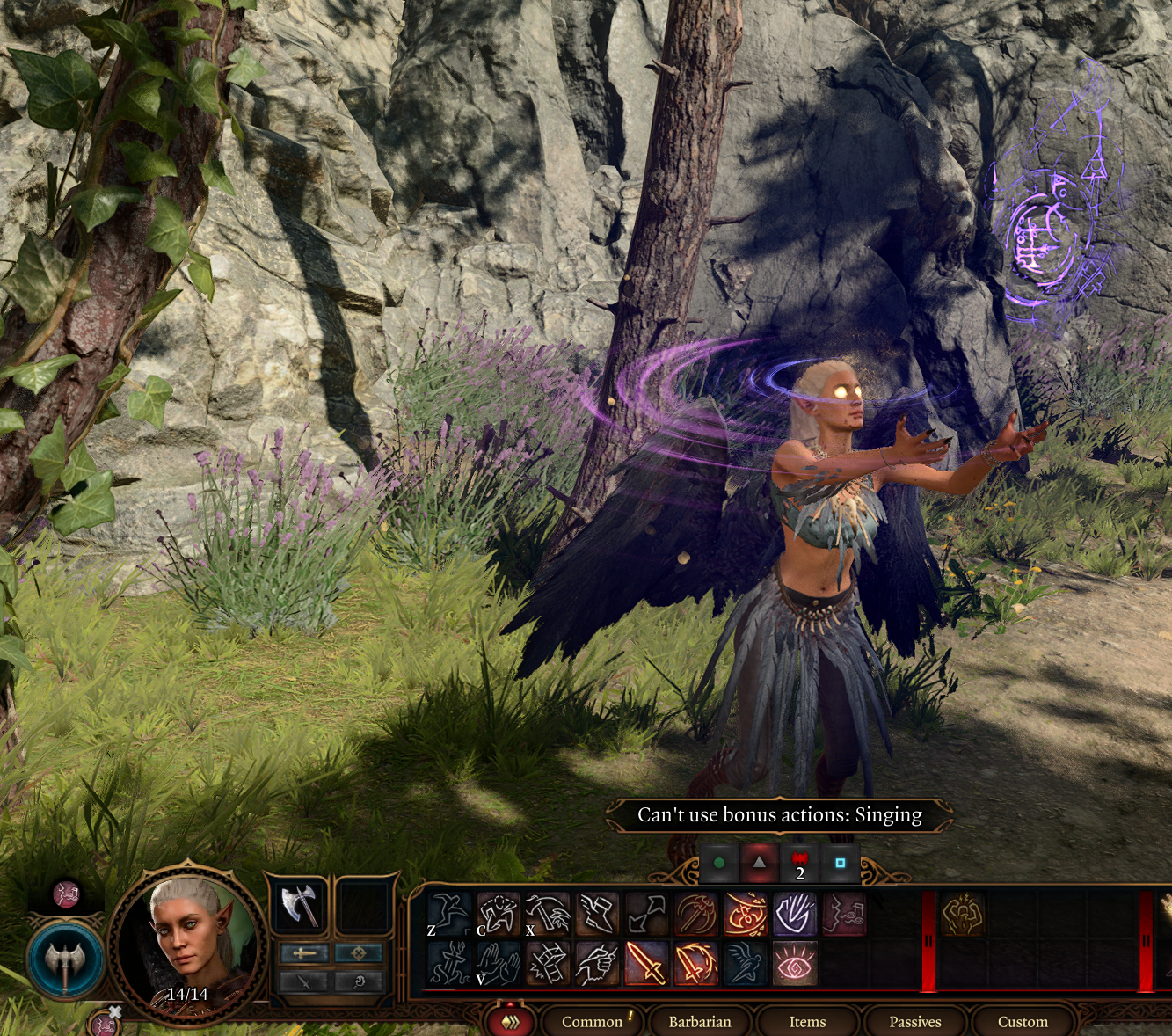The image size is (1172, 1036).
Task: Select the purple claw hand ability
Action: click(795, 914)
